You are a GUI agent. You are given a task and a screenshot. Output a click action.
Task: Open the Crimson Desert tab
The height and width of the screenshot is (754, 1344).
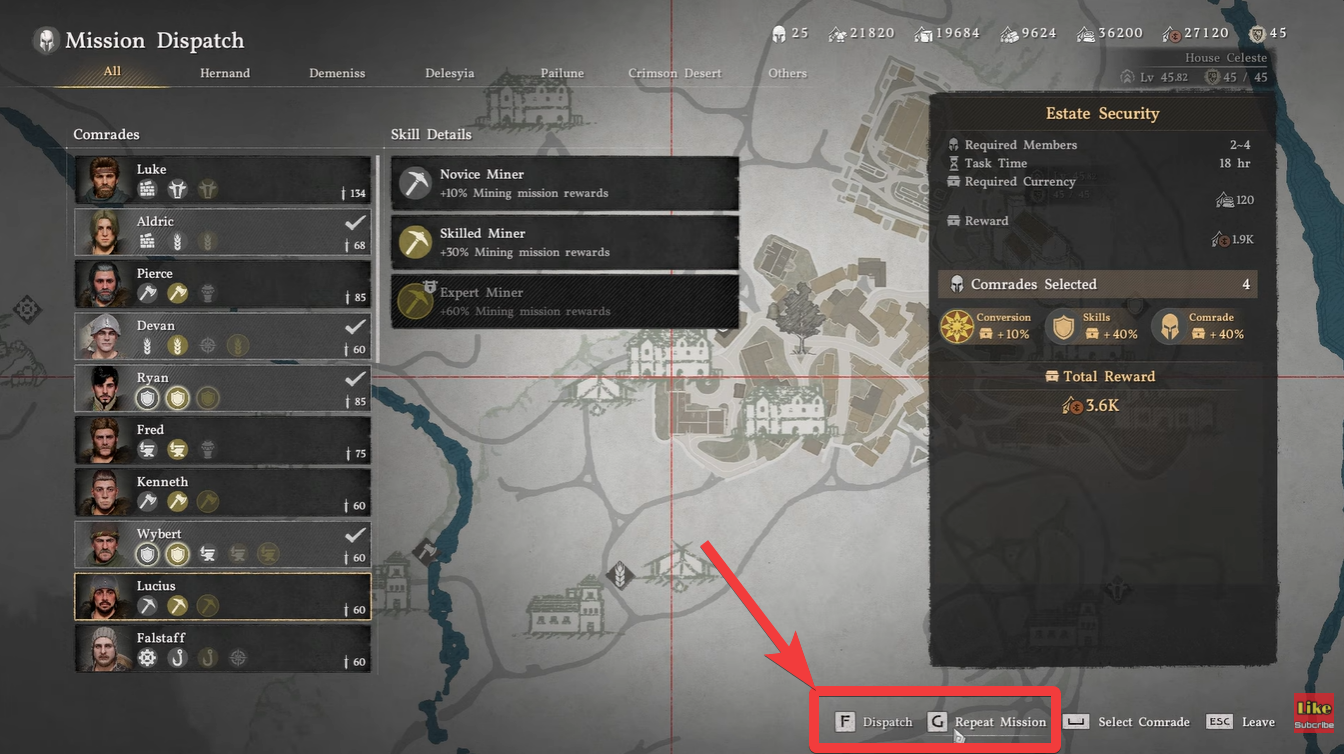coord(674,72)
